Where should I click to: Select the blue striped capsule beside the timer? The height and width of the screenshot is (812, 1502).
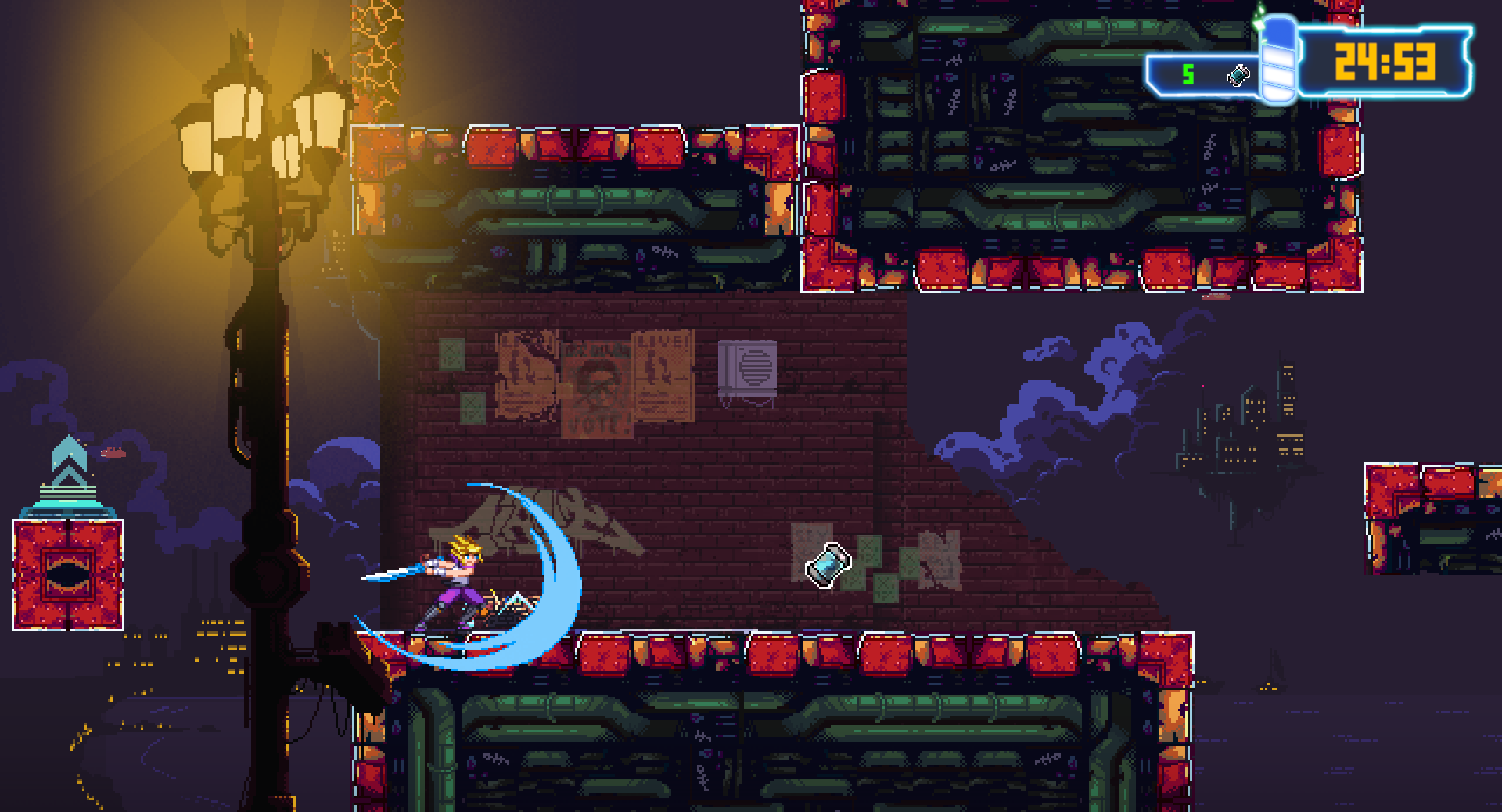pos(1278,59)
